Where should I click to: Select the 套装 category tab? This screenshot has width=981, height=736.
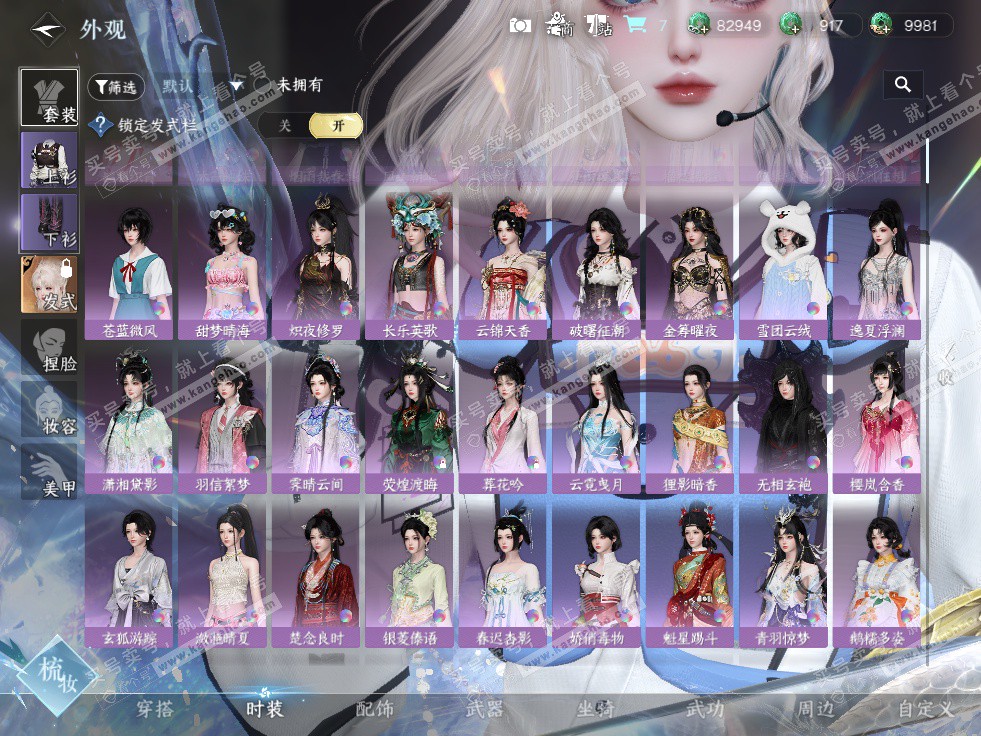pyautogui.click(x=49, y=98)
